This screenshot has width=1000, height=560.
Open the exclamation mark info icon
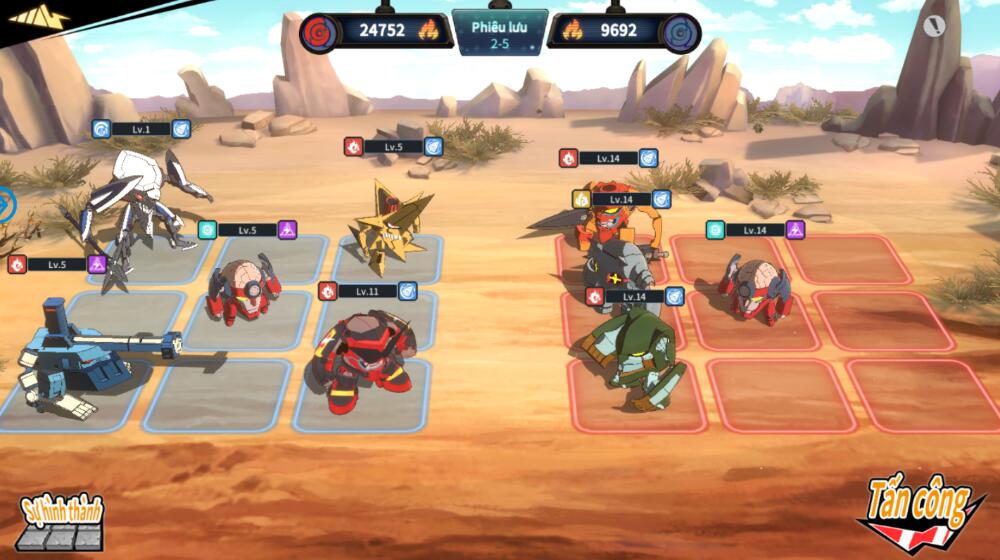tap(934, 27)
